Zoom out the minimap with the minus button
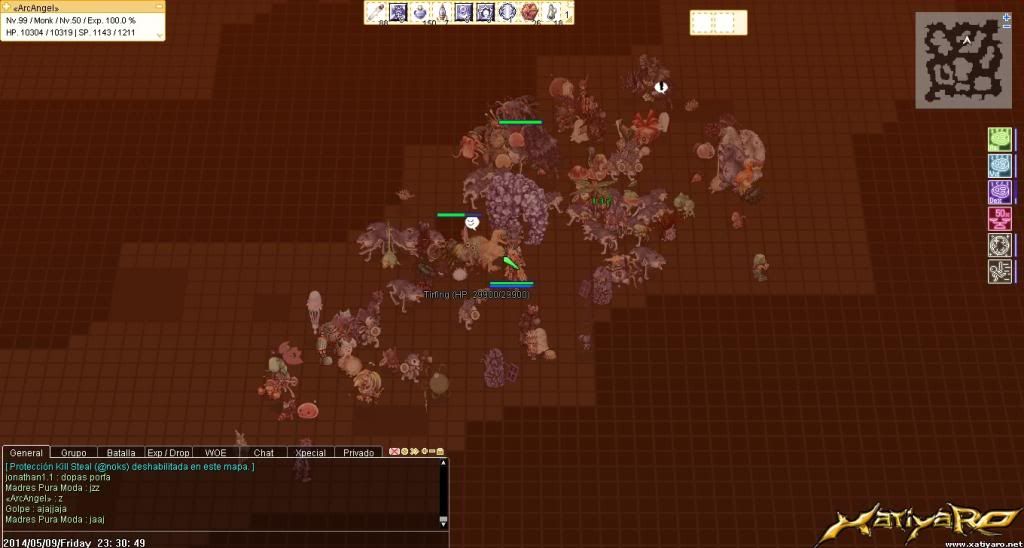The height and width of the screenshot is (548, 1024). pyautogui.click(x=1006, y=26)
